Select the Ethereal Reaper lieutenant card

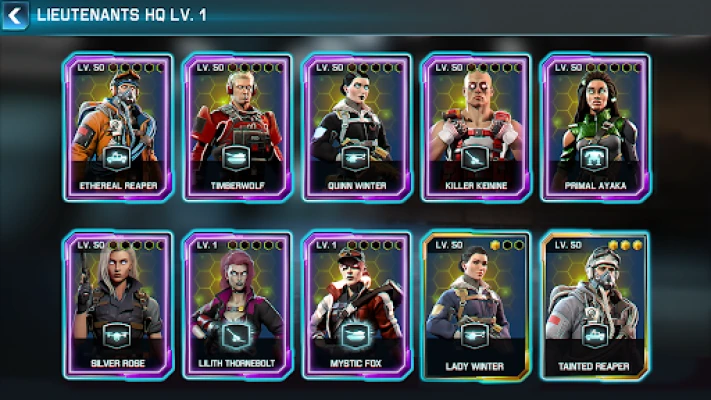[118, 127]
